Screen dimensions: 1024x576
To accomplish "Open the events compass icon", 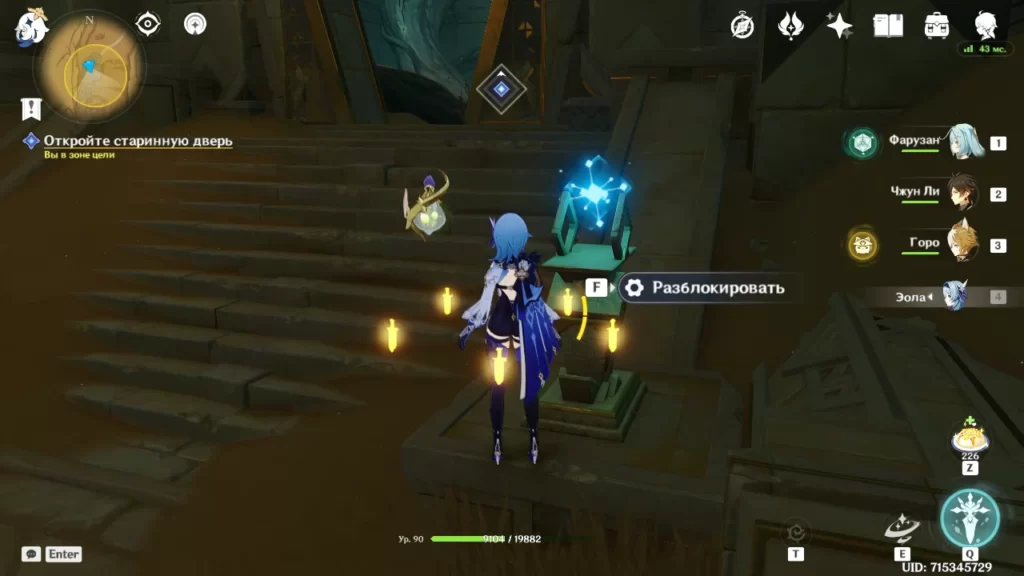I will pyautogui.click(x=742, y=27).
